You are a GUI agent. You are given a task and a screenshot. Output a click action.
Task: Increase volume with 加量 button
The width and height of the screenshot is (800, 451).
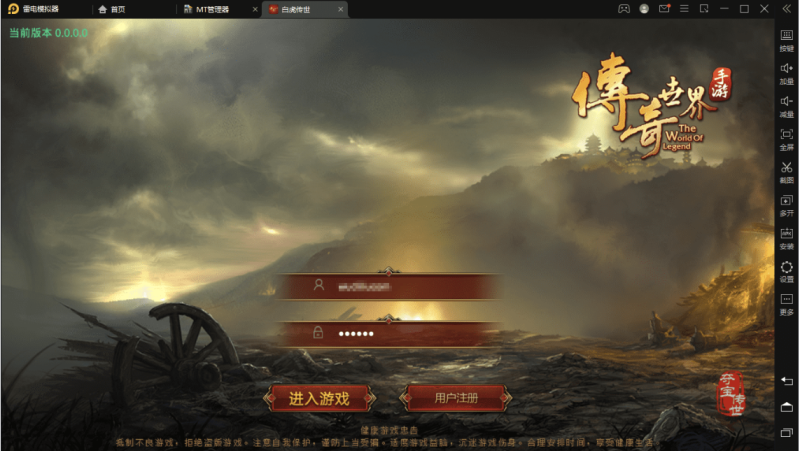point(787,72)
